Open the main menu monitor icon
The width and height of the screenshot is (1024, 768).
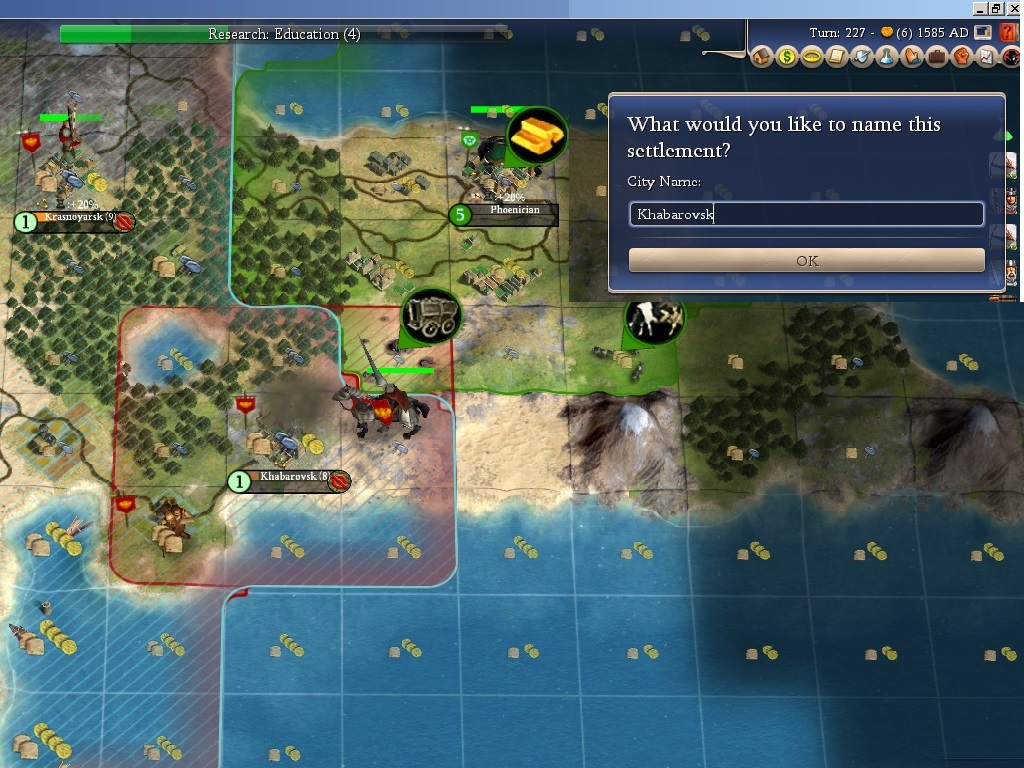coord(983,33)
